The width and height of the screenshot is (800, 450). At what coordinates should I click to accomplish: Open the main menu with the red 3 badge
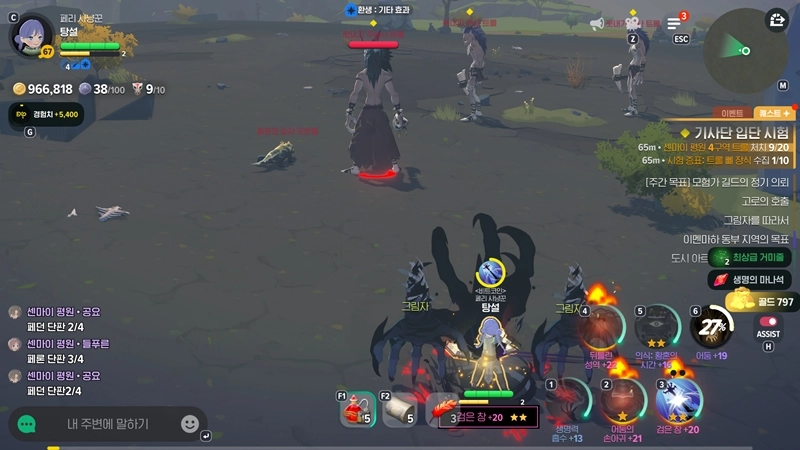(x=674, y=23)
